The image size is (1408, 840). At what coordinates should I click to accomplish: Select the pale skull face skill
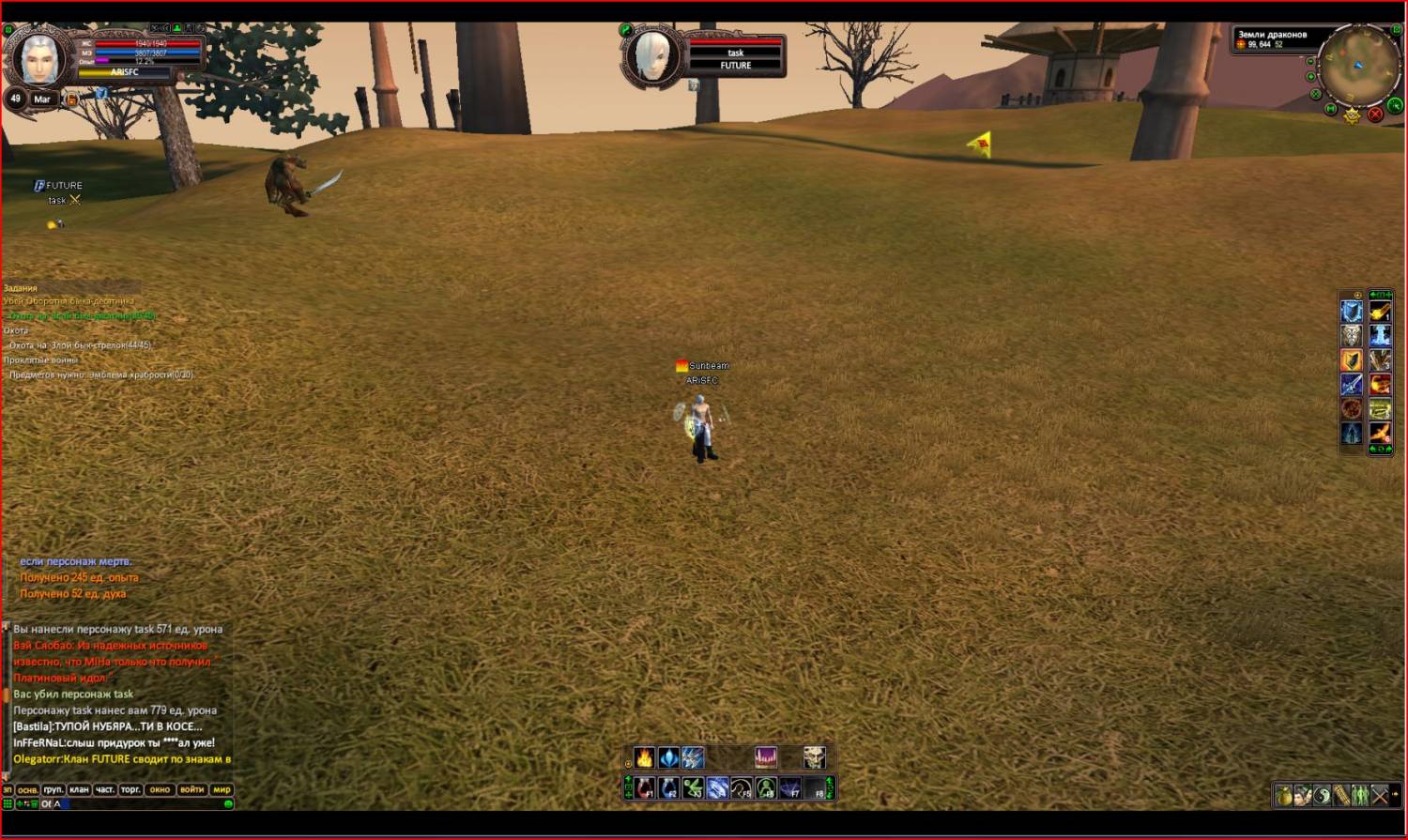(x=814, y=757)
